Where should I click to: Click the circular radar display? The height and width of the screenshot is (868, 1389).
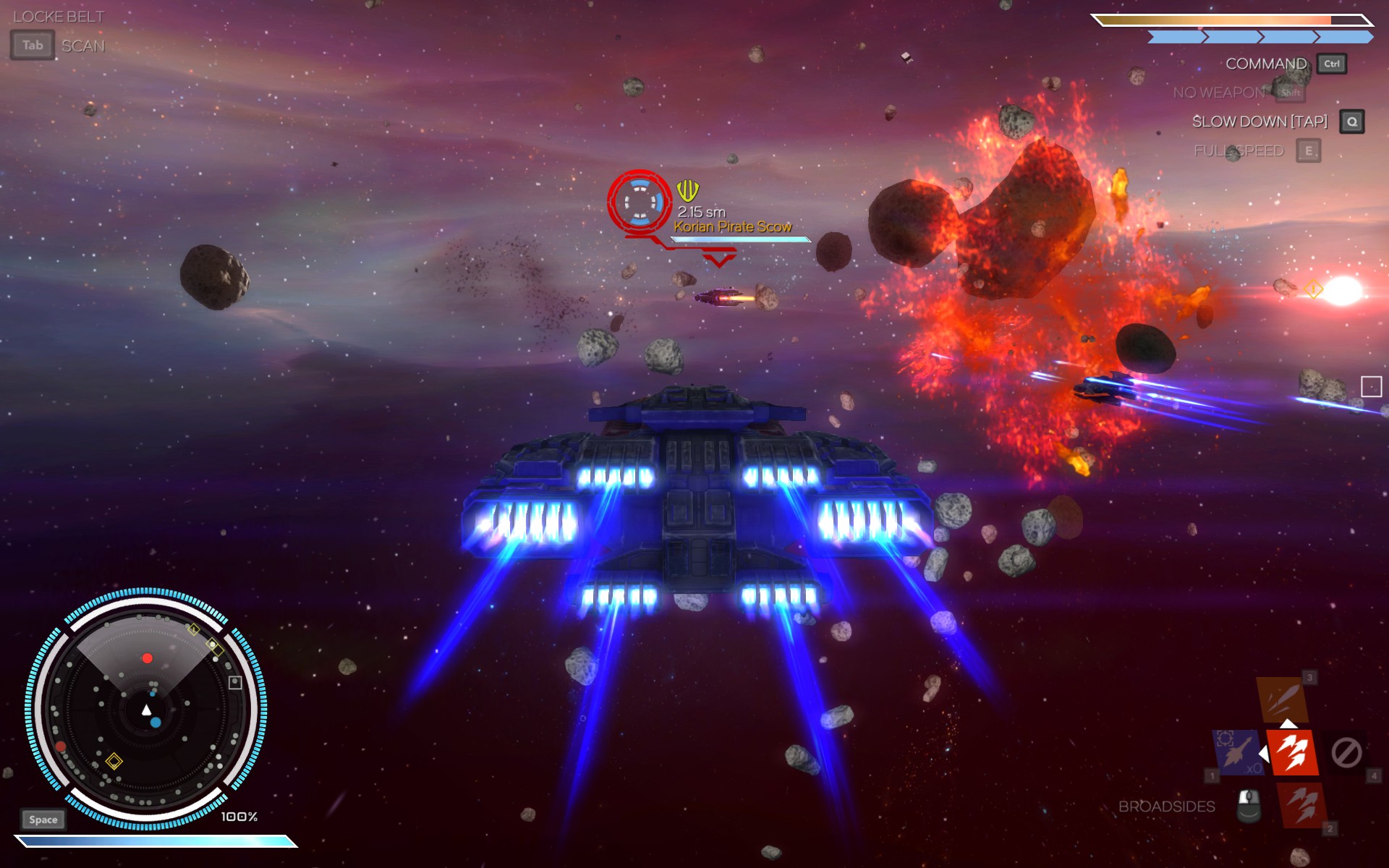146,709
